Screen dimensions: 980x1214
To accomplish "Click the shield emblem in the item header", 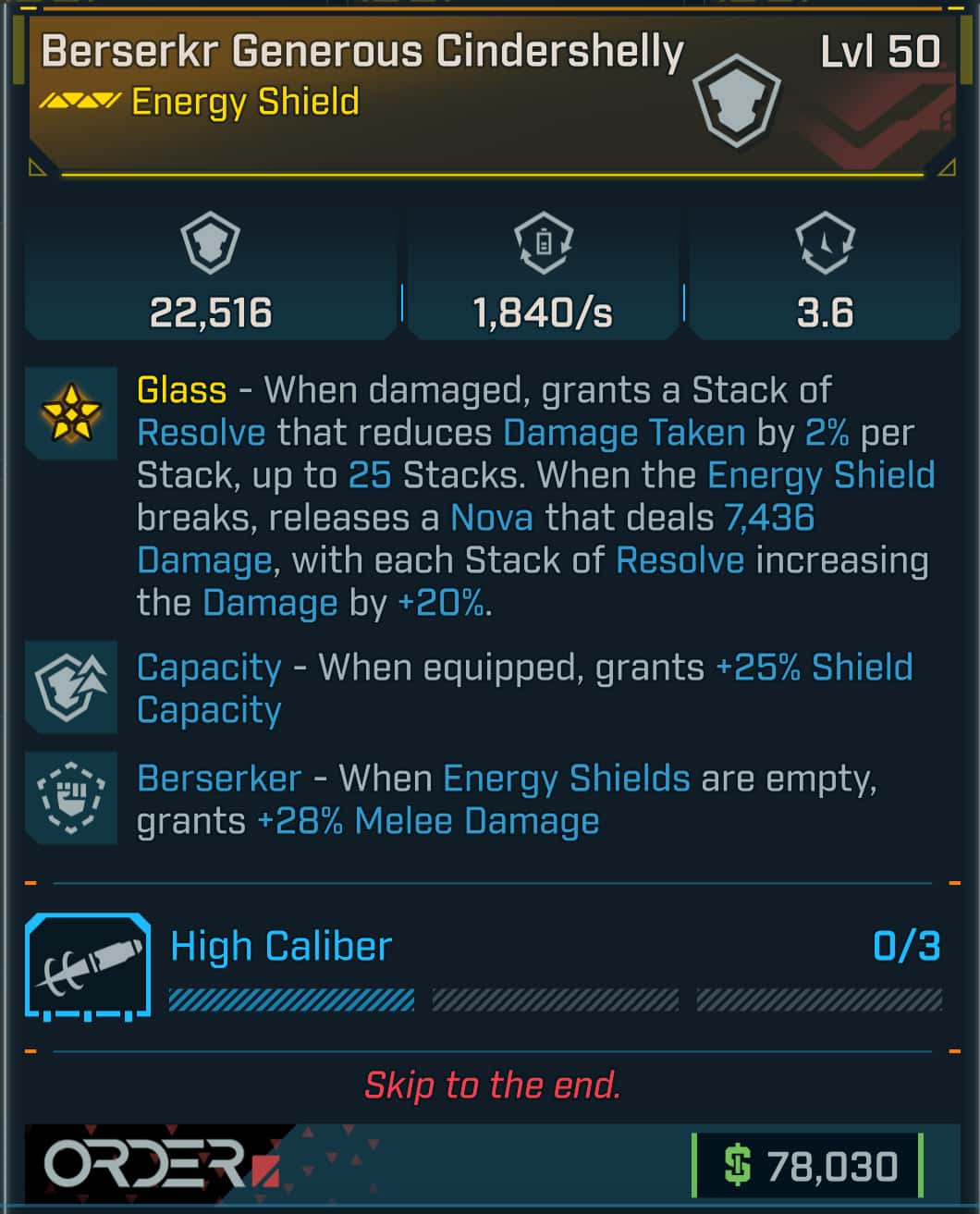I will pos(737,100).
